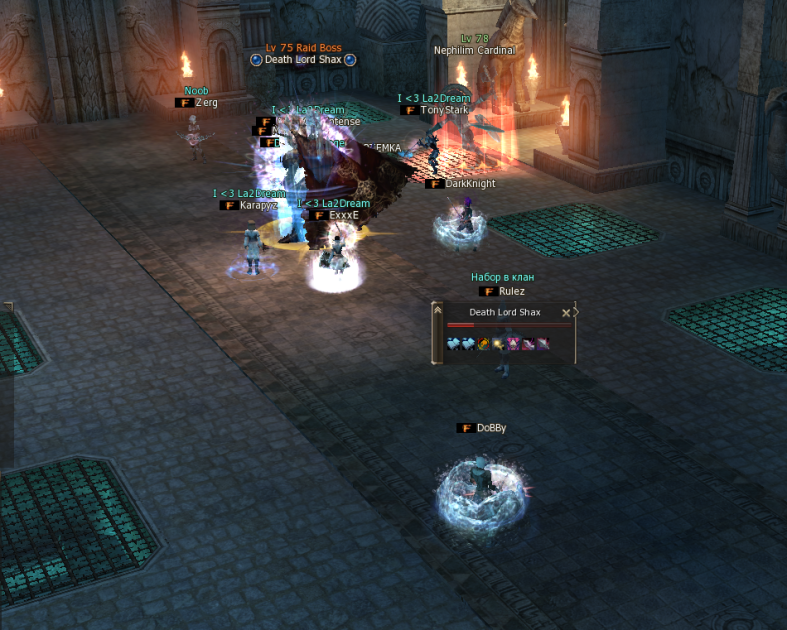This screenshot has width=787, height=630.
Task: Click the golden starburst debuff icon
Action: pos(498,343)
